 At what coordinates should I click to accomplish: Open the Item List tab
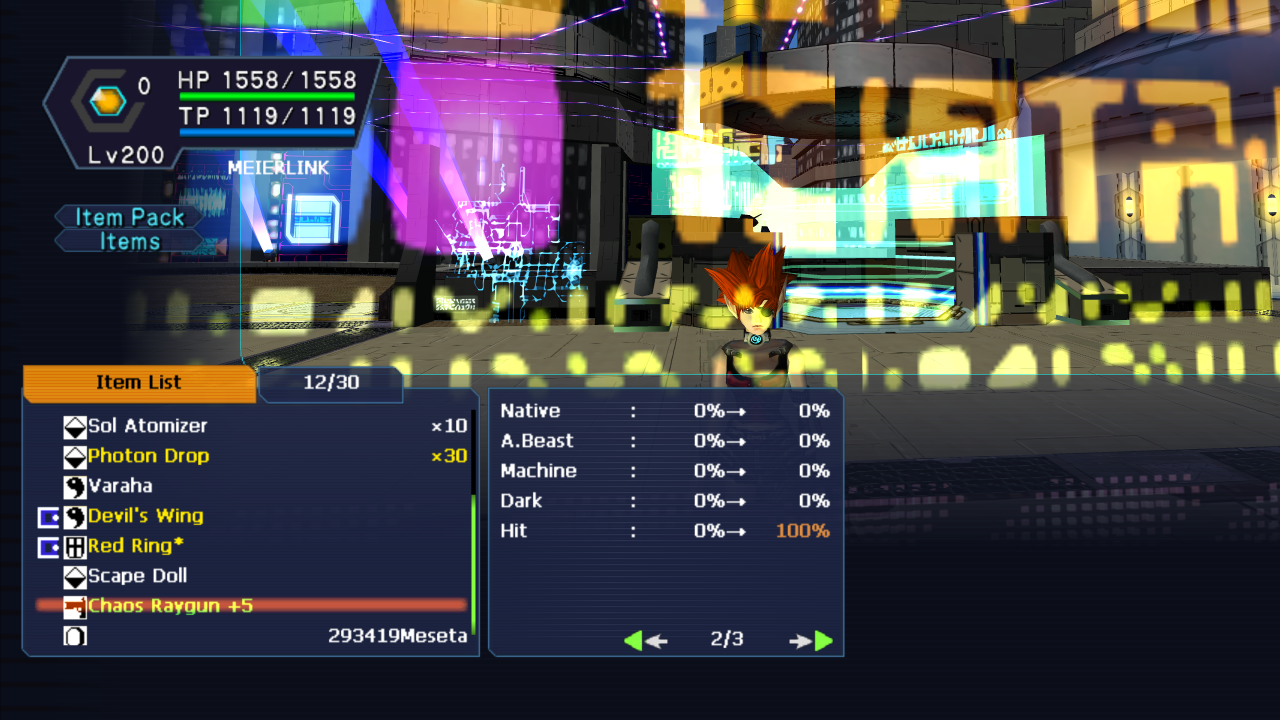[139, 383]
